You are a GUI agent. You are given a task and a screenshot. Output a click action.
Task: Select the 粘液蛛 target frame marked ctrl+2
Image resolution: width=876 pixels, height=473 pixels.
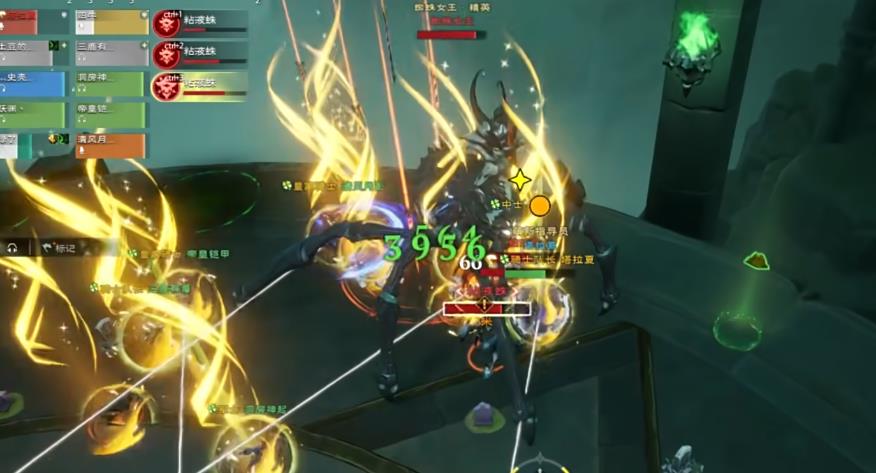[x=200, y=53]
